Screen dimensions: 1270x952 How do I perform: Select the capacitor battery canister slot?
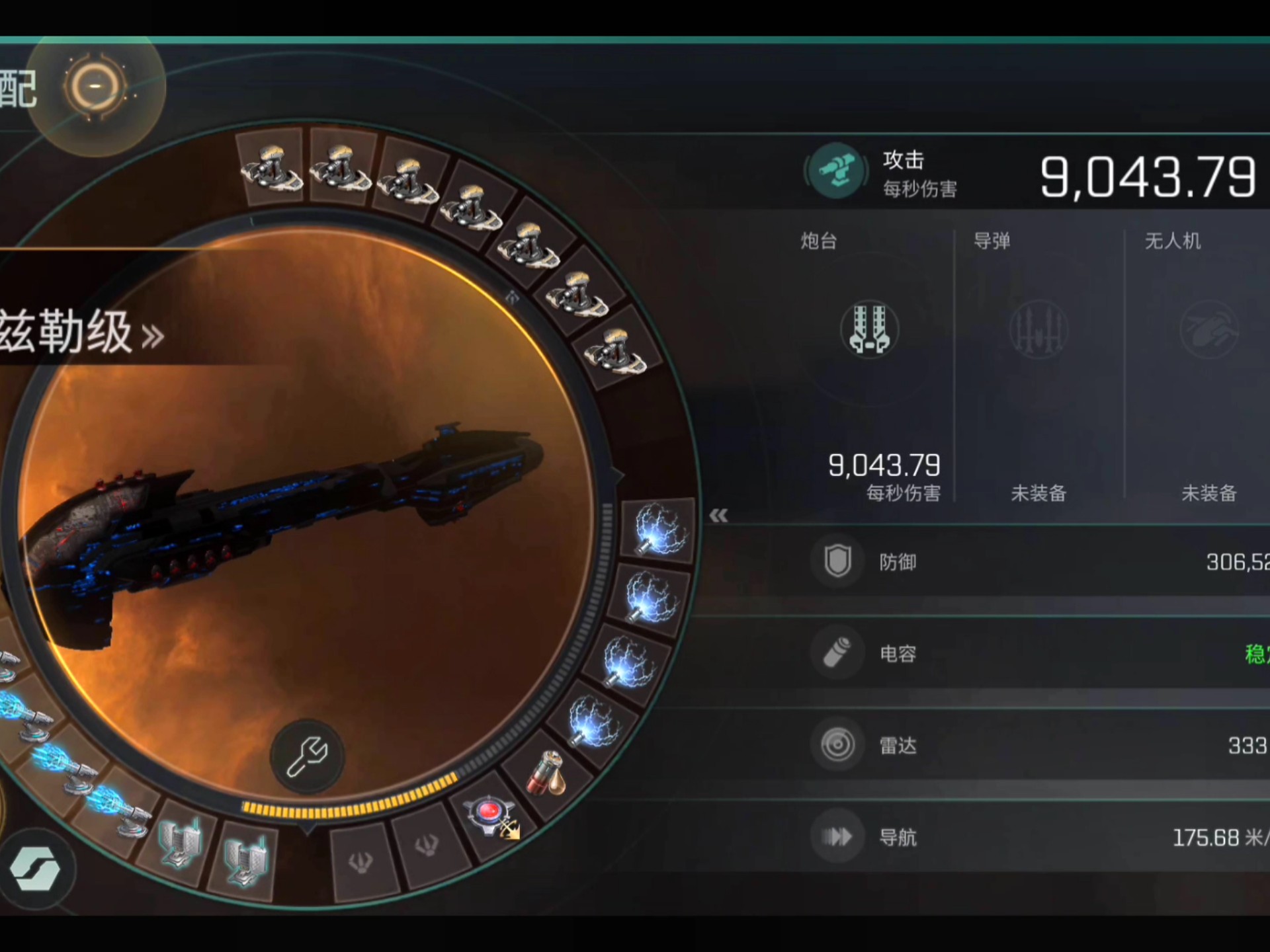pyautogui.click(x=546, y=772)
